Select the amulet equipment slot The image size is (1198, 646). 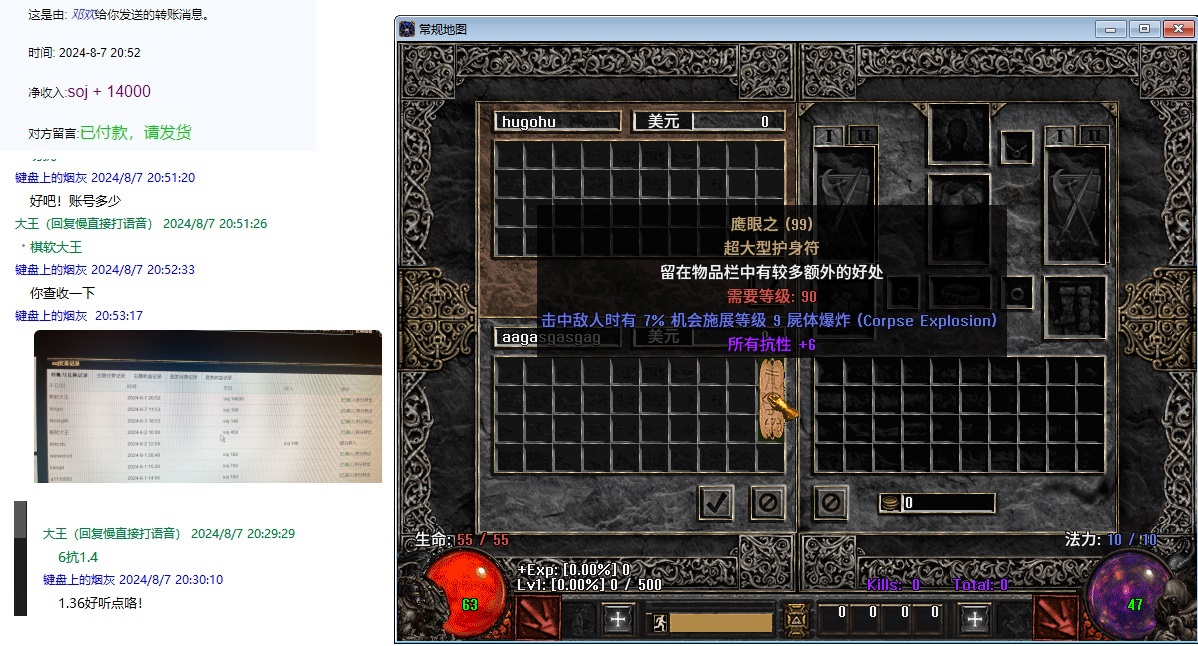[1018, 148]
